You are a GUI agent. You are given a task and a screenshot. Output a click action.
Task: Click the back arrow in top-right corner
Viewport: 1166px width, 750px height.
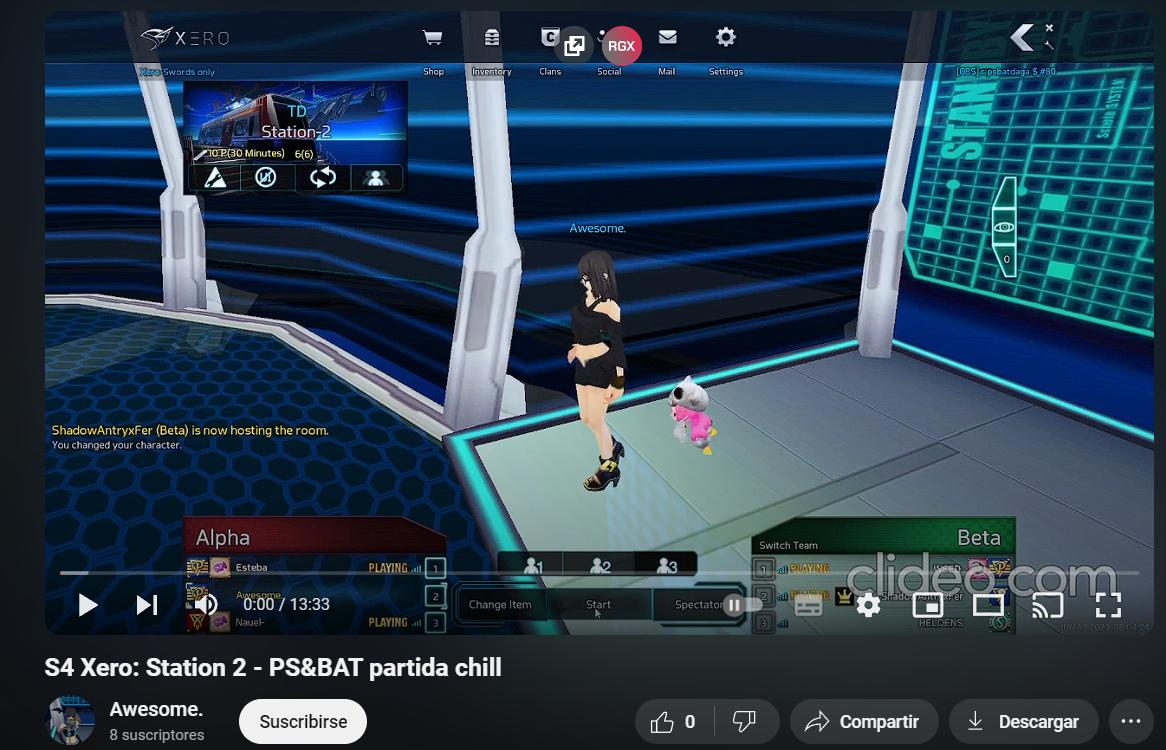coord(1023,38)
